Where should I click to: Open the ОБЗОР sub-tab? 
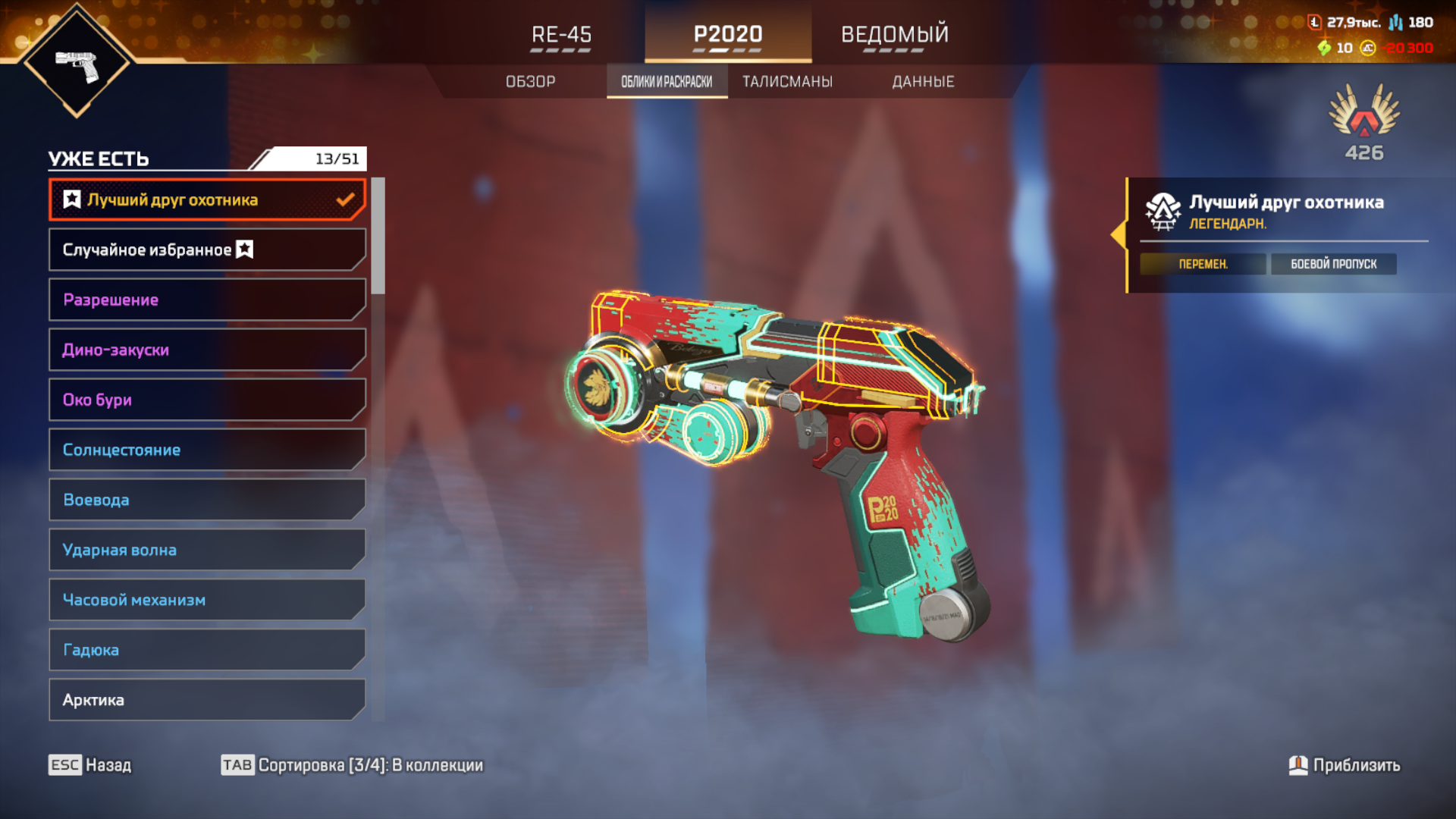pyautogui.click(x=531, y=82)
